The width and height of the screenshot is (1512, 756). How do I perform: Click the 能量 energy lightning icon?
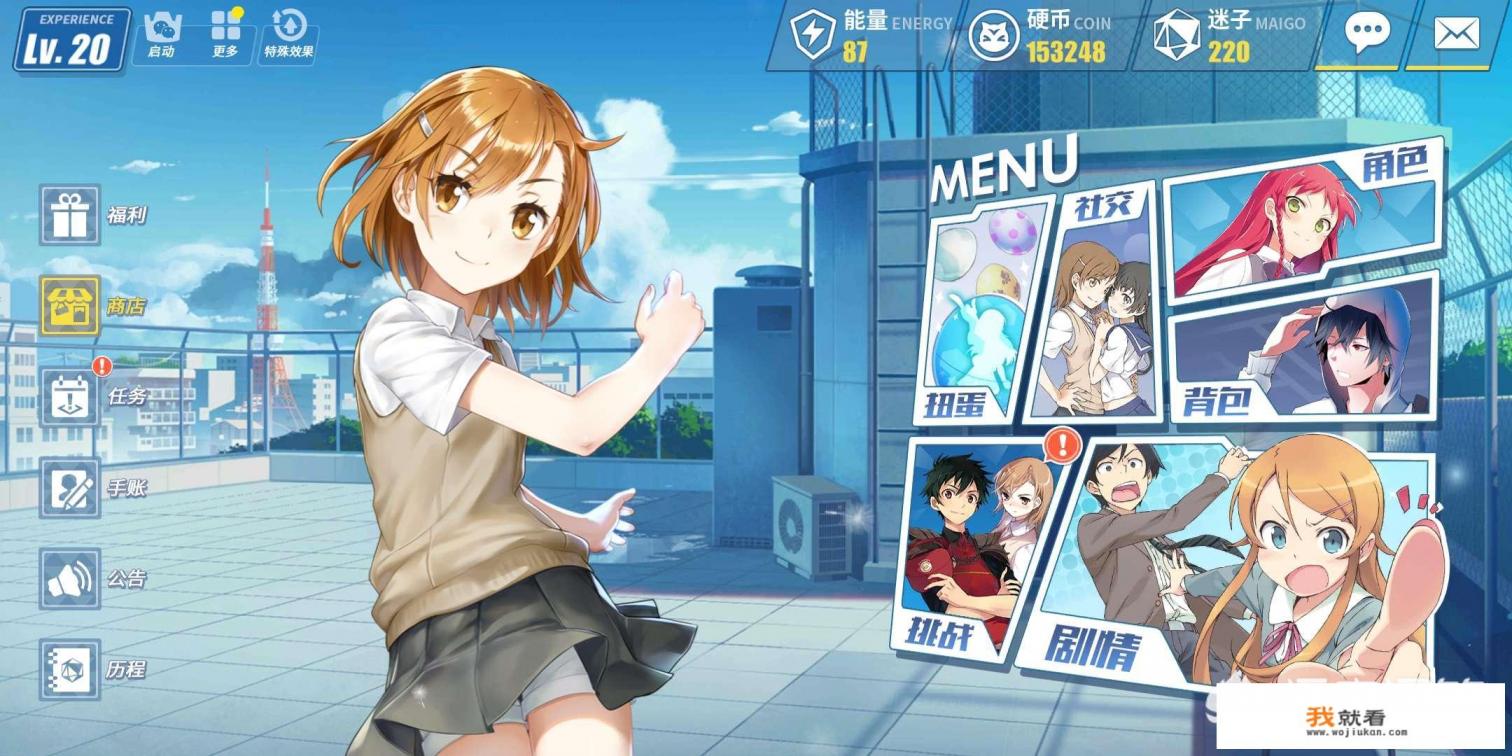[x=811, y=35]
